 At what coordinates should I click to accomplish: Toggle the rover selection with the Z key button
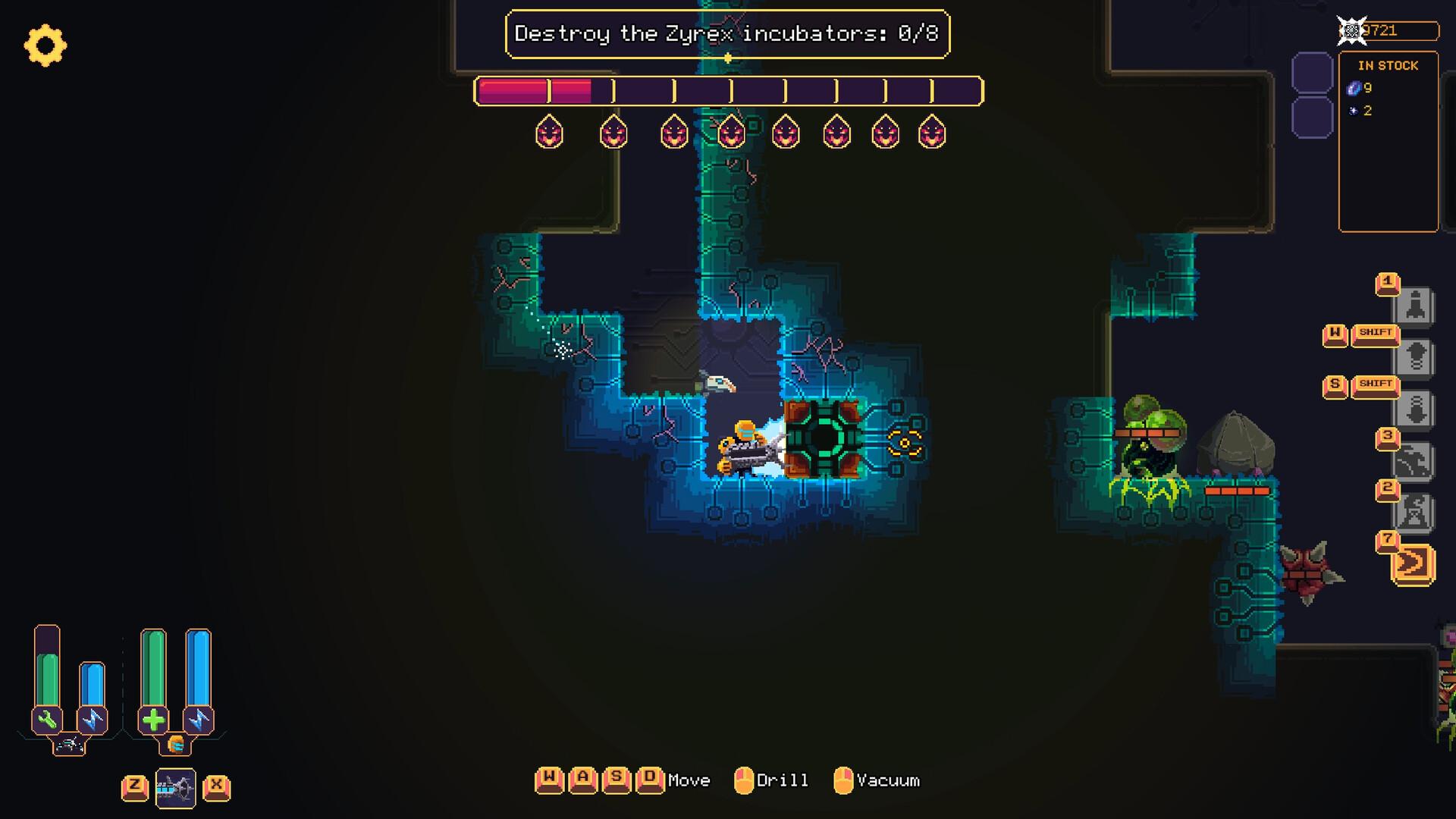tap(135, 789)
